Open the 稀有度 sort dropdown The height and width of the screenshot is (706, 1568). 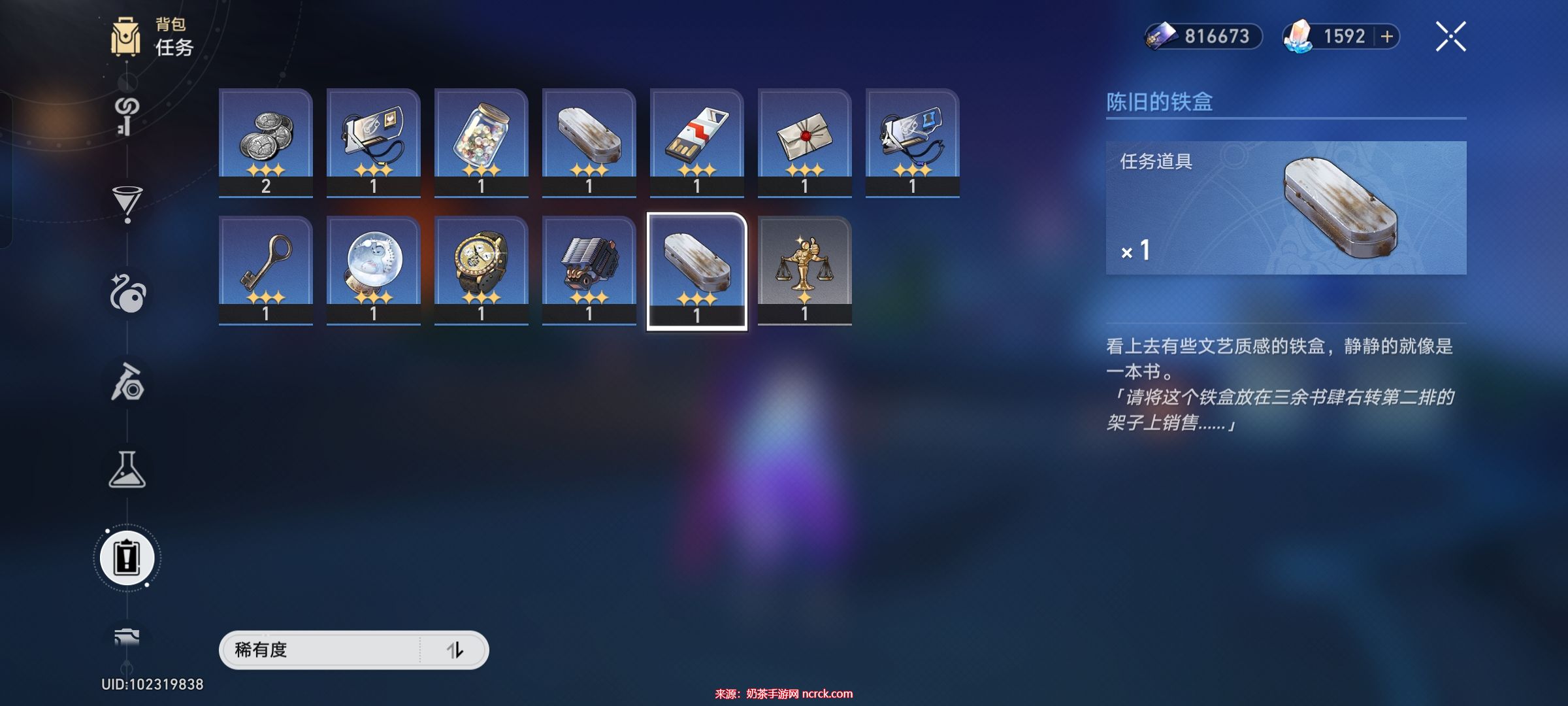[x=320, y=650]
